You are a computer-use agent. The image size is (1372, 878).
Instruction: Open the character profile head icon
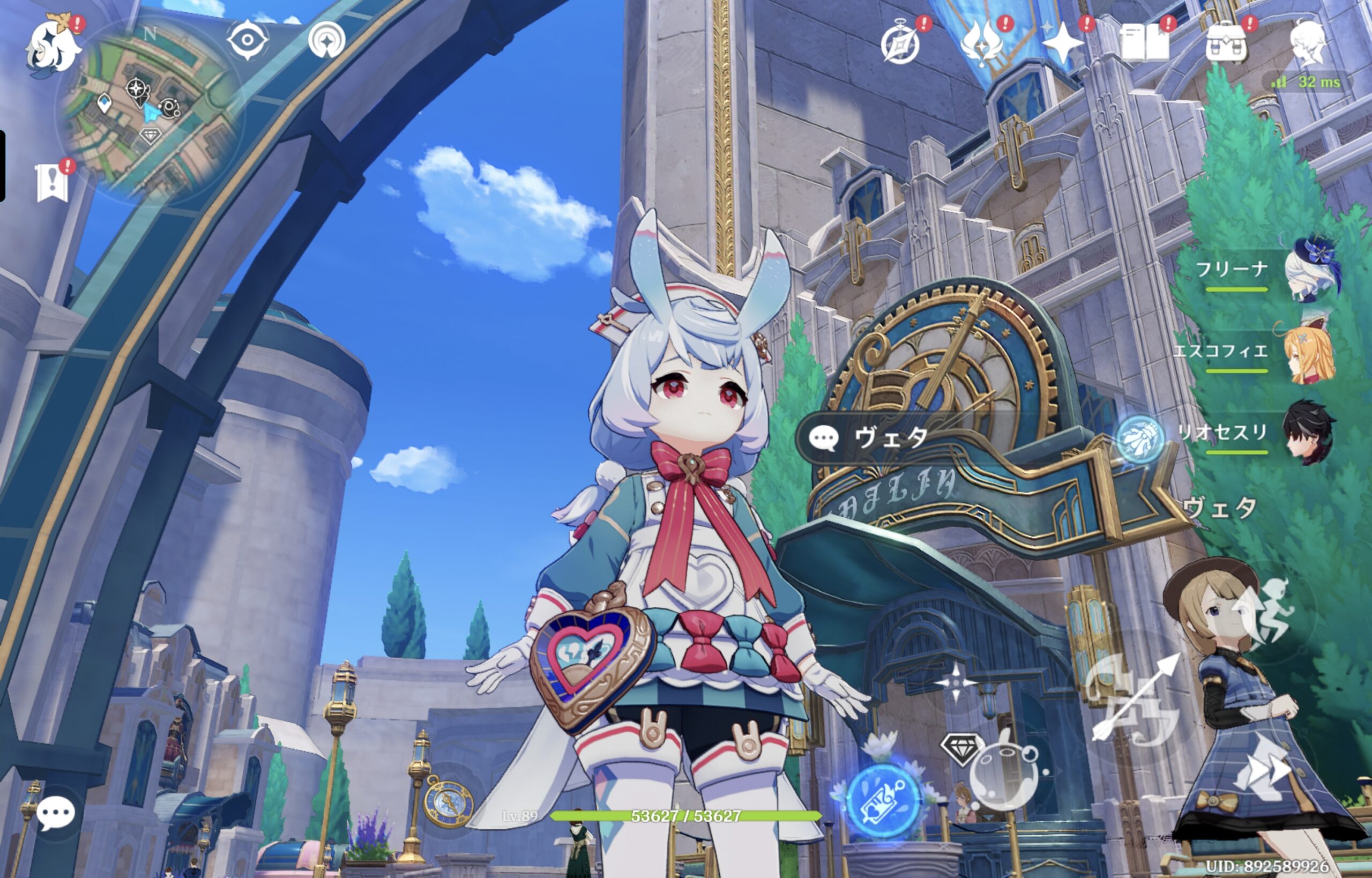coord(1308,43)
